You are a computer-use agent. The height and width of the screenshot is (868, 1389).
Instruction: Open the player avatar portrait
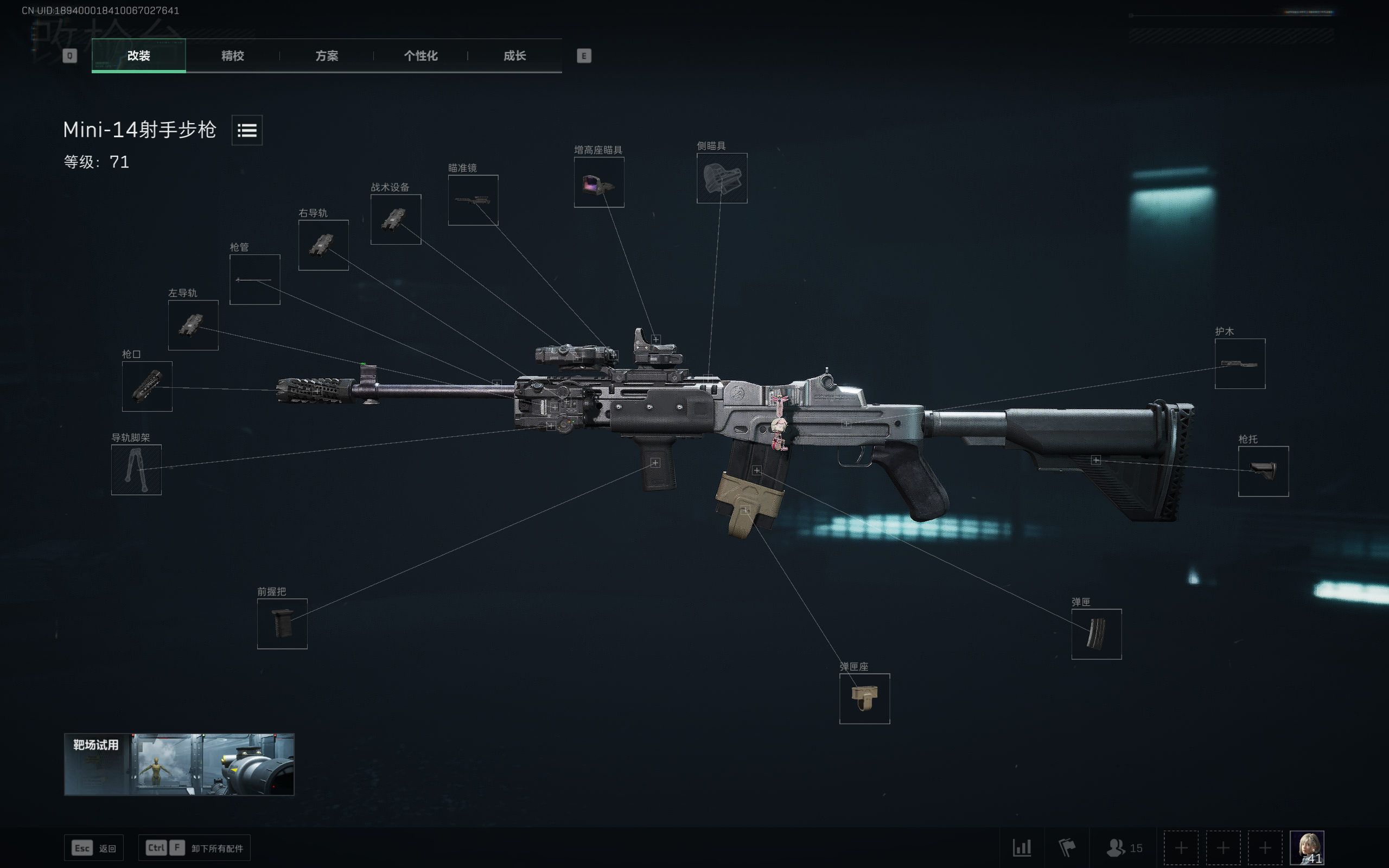[x=1307, y=847]
